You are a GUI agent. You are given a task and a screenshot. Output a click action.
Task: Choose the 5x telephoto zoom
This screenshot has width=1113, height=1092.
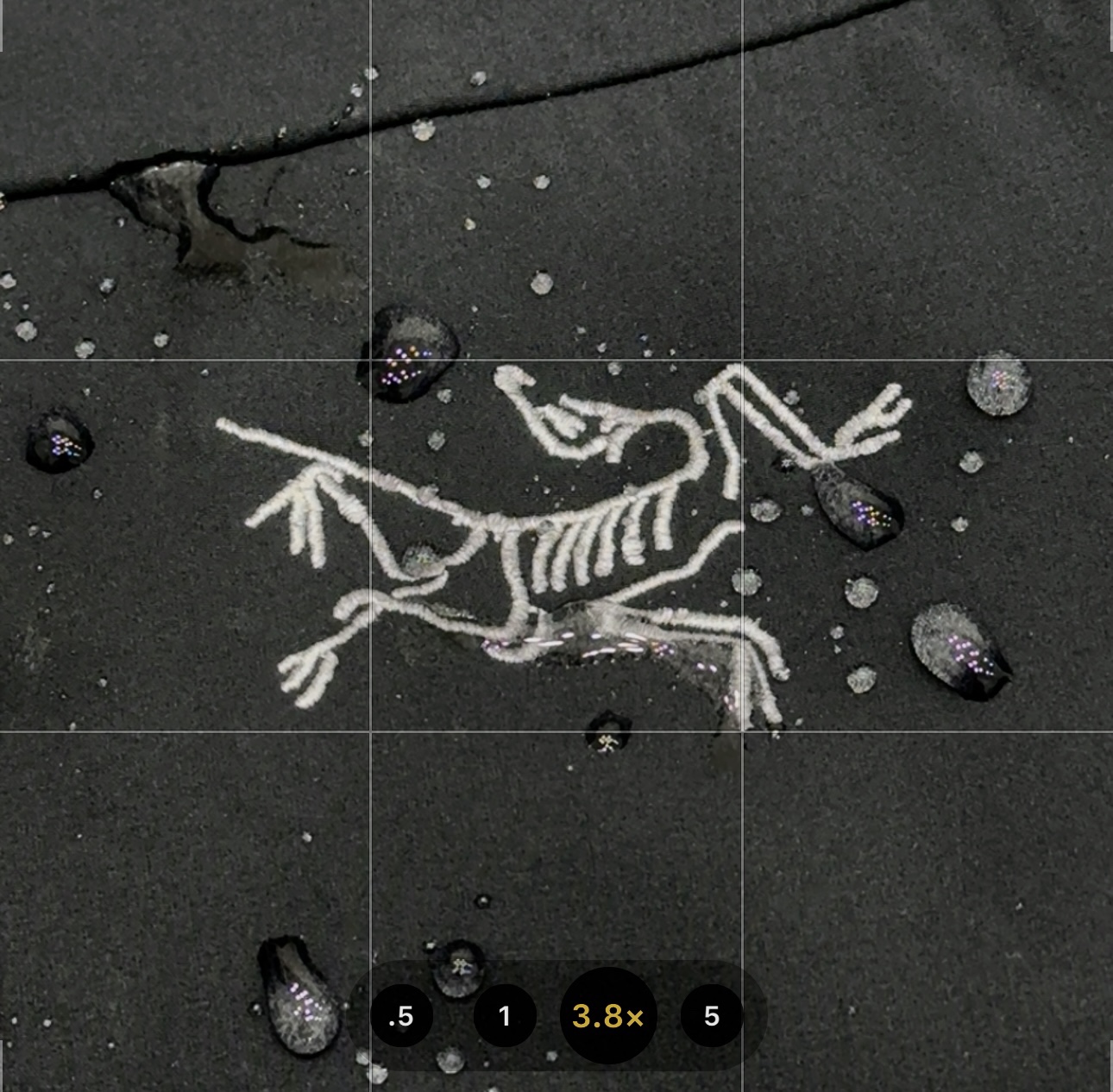(711, 1016)
